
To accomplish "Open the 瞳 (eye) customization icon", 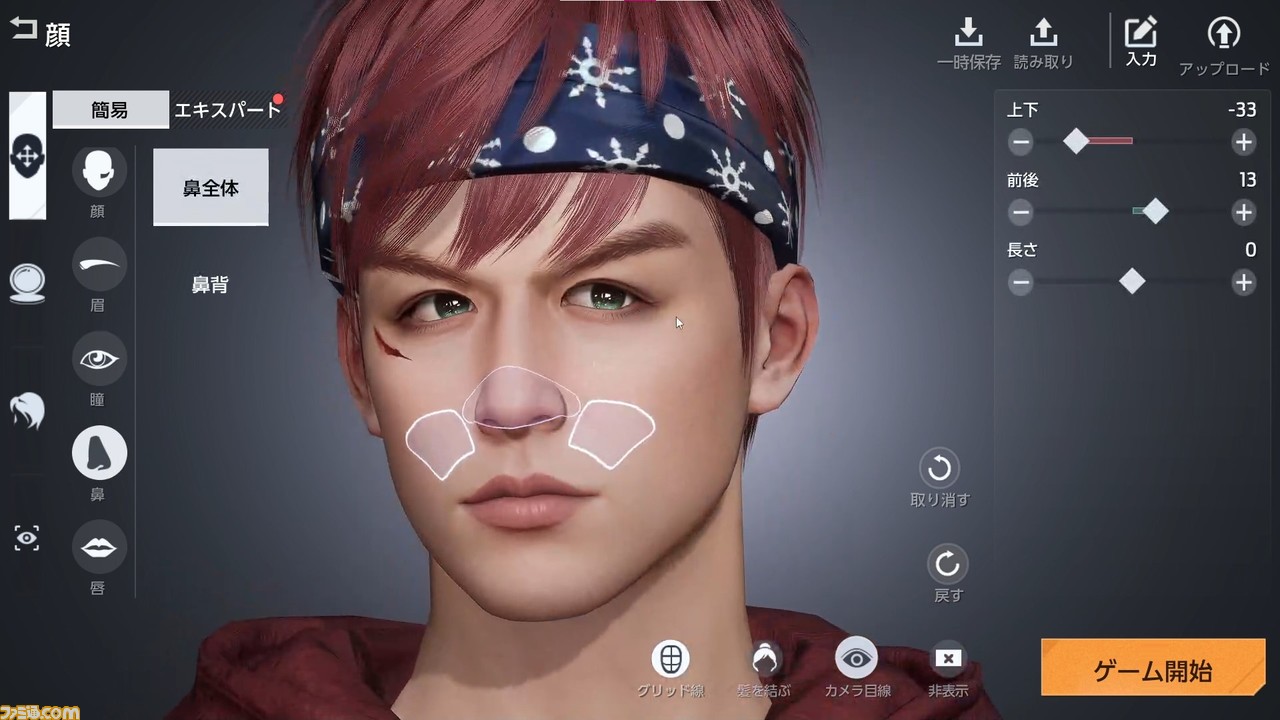I will [x=97, y=358].
